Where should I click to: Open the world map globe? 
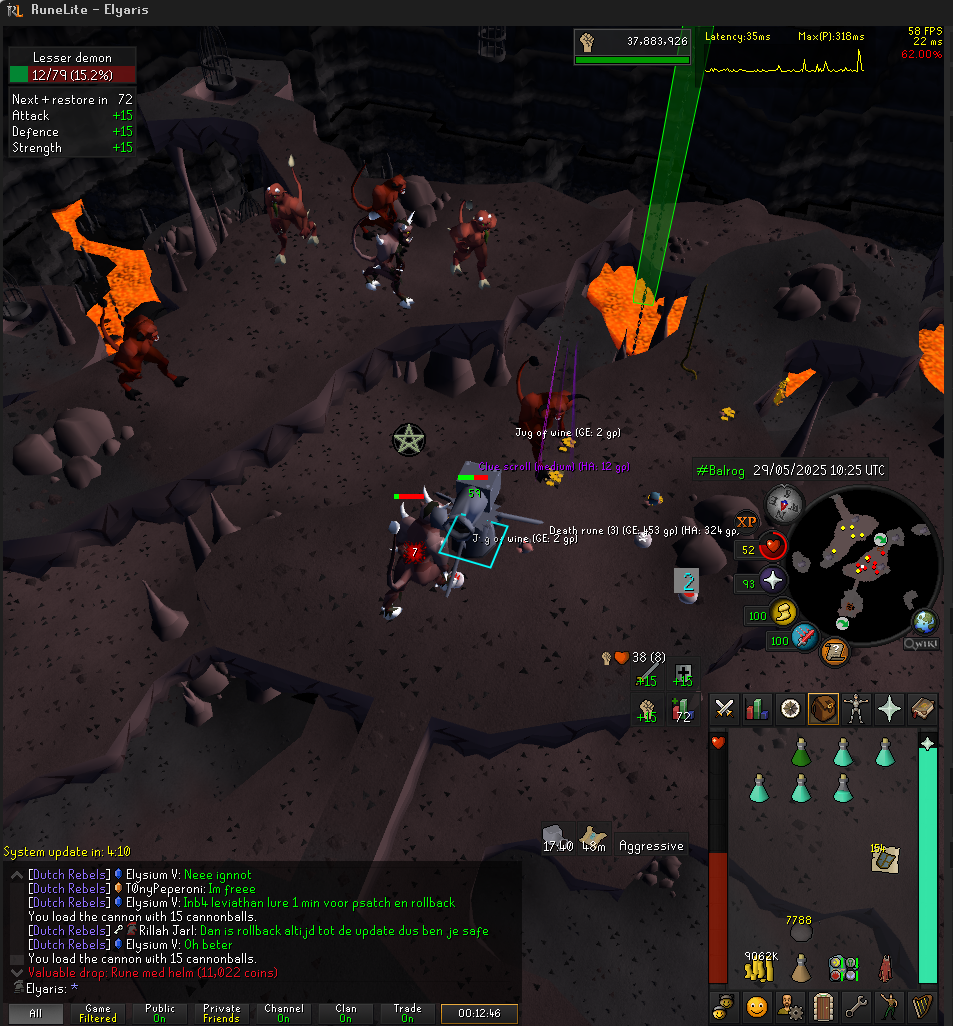(924, 621)
